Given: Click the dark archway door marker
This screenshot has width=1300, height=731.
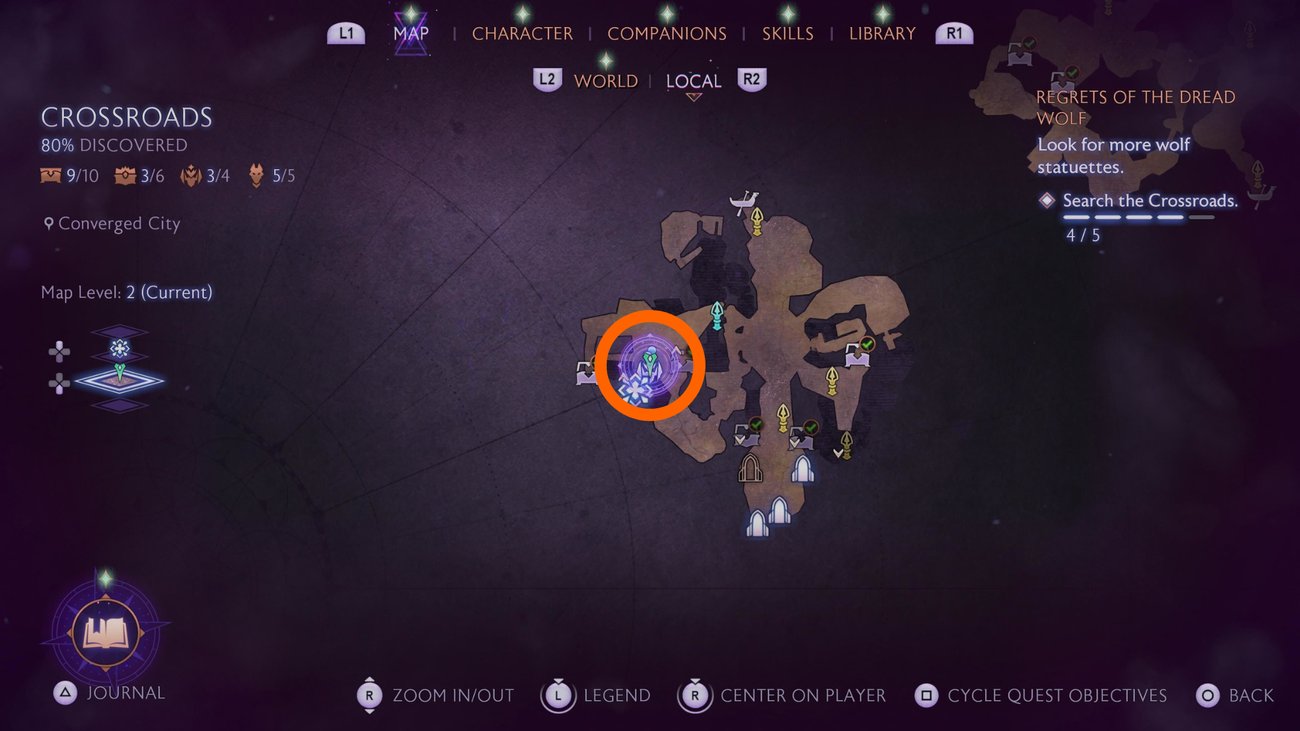Looking at the screenshot, I should pyautogui.click(x=750, y=468).
